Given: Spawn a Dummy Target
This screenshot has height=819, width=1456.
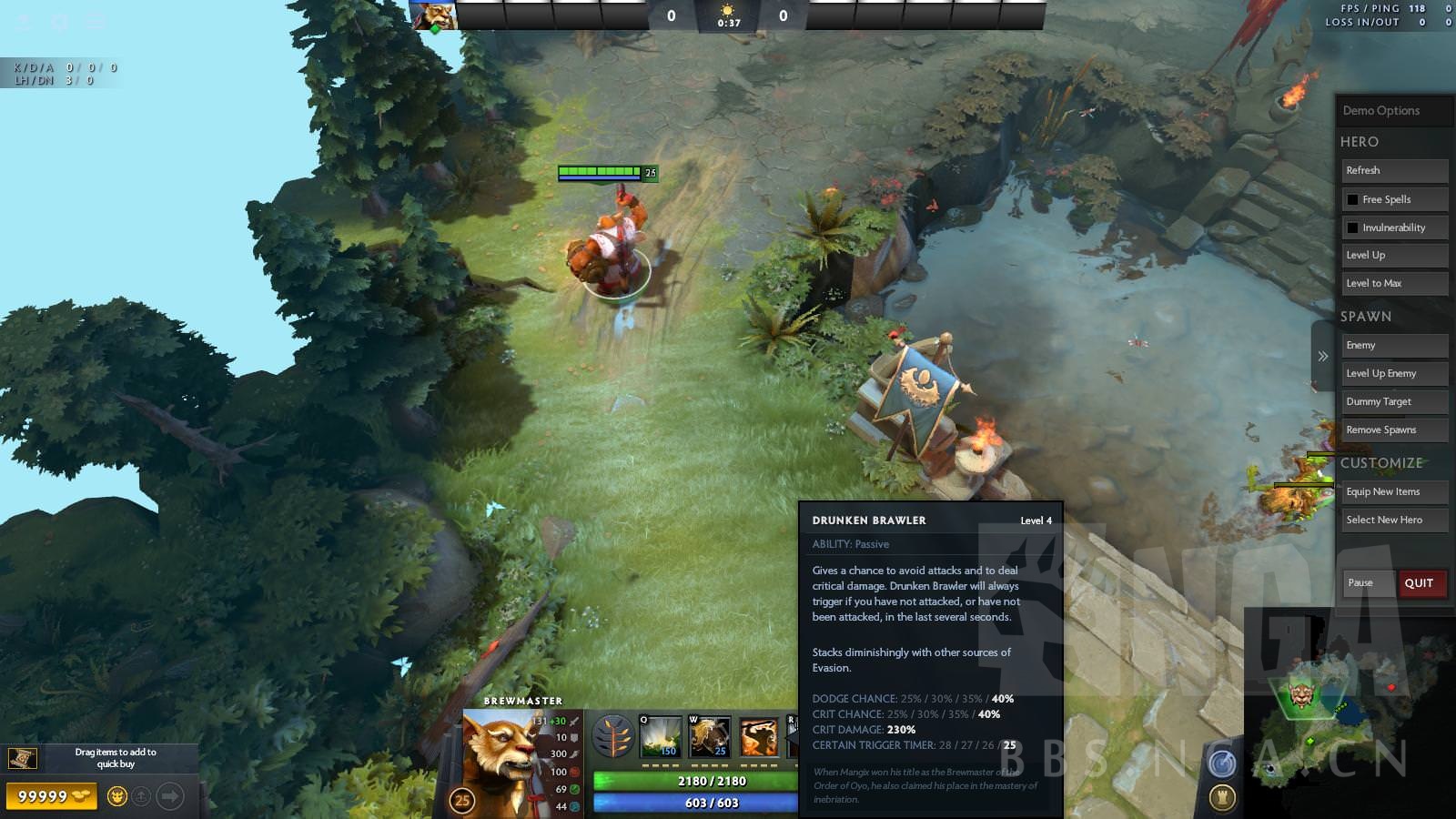Looking at the screenshot, I should tap(1393, 401).
